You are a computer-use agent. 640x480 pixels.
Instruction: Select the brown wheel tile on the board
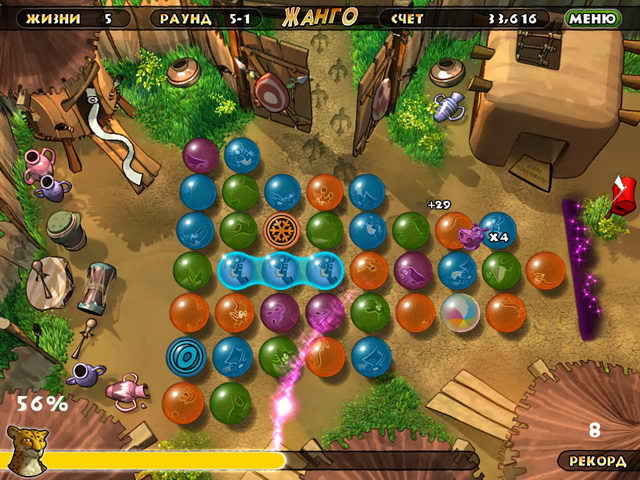(x=282, y=230)
